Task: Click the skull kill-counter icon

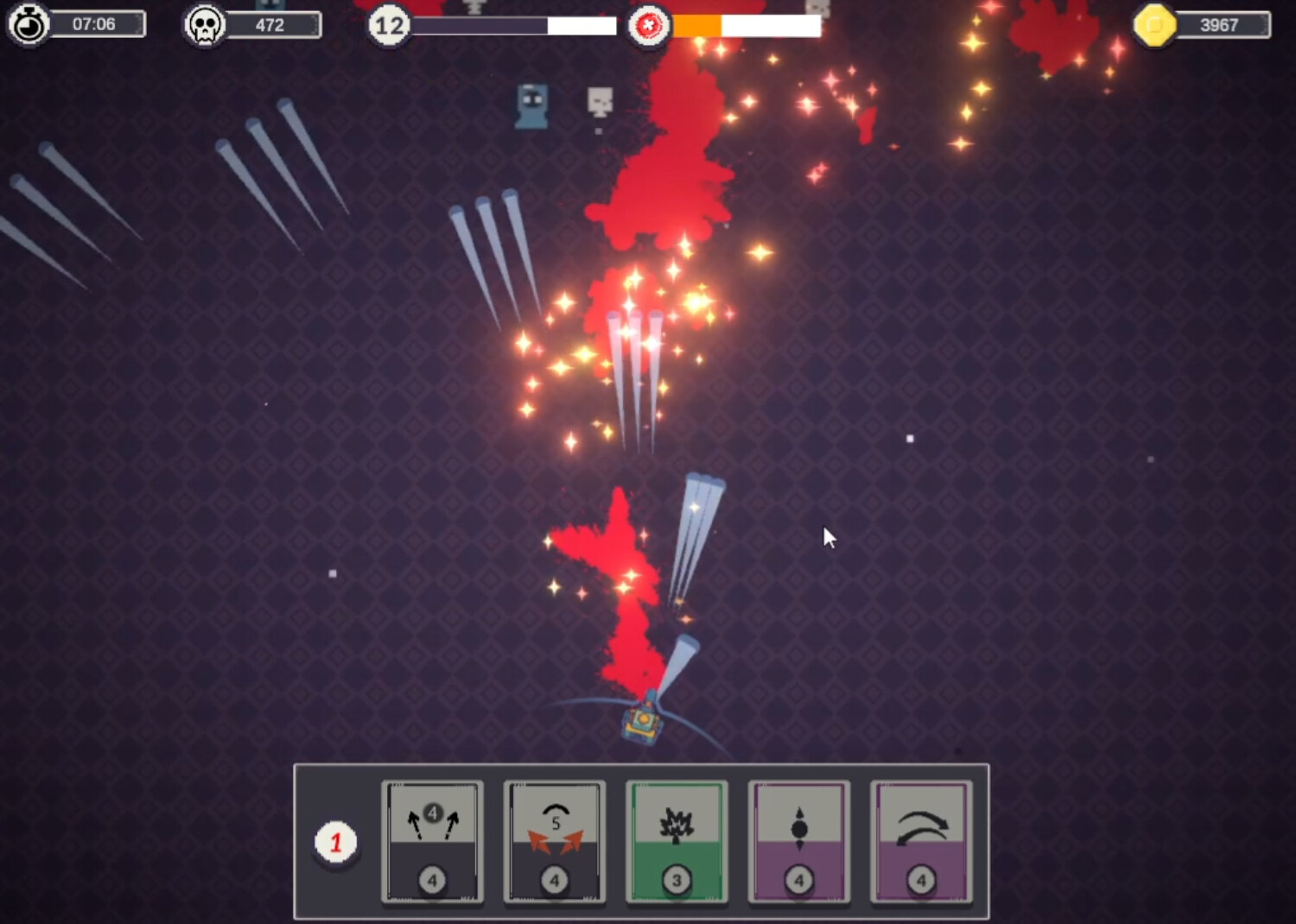Action: point(204,23)
